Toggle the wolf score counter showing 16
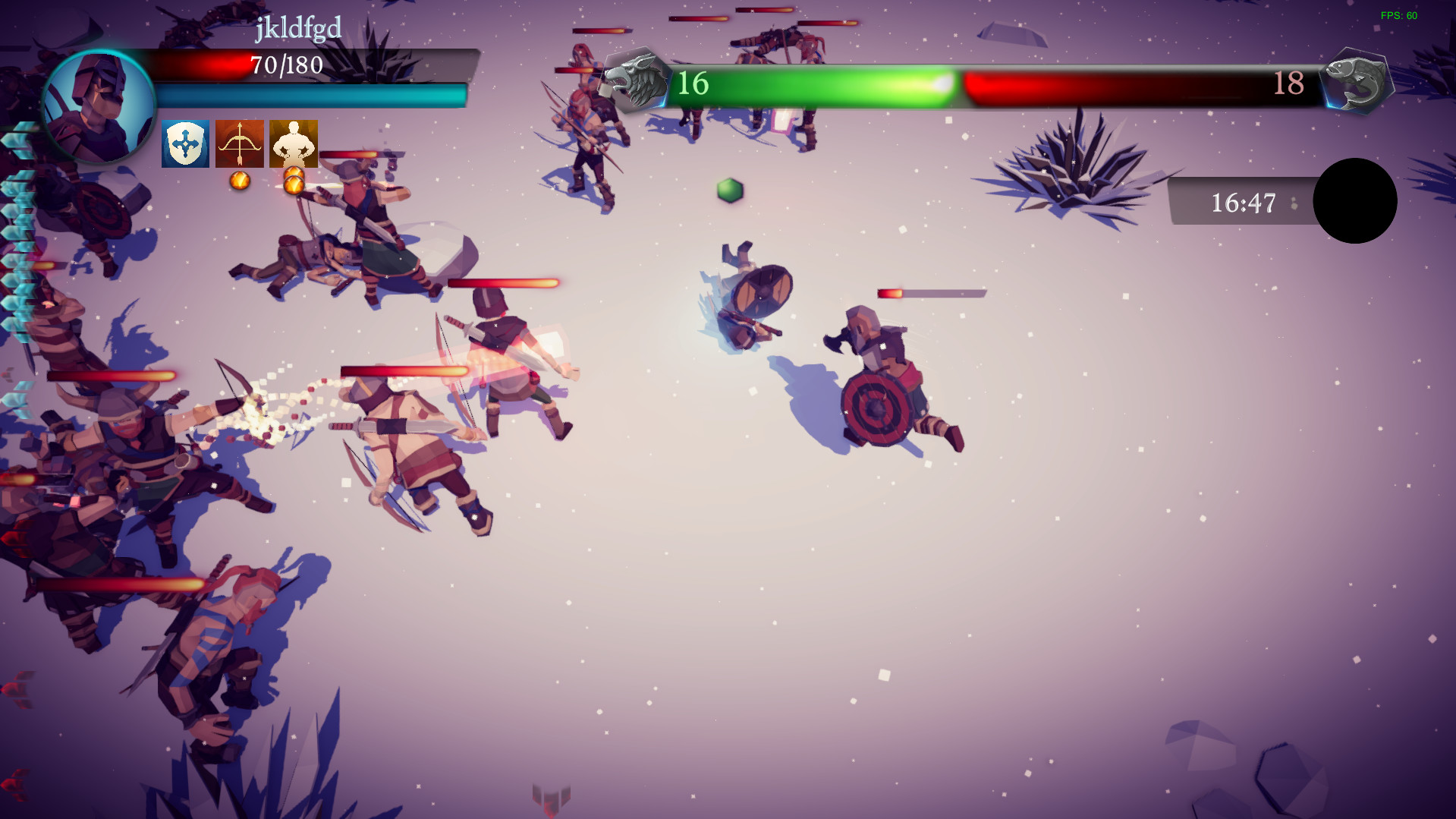The height and width of the screenshot is (819, 1456). pyautogui.click(x=692, y=83)
